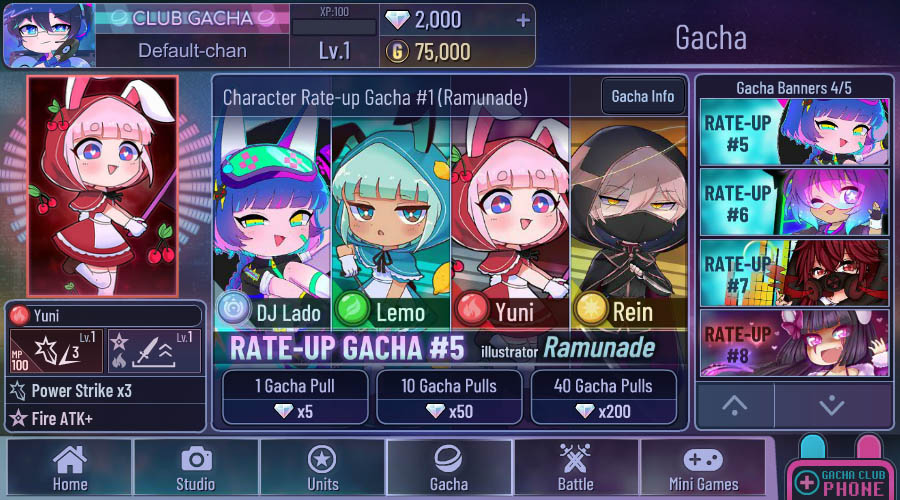The height and width of the screenshot is (500, 900).
Task: Go to the Home screen
Action: (70, 467)
